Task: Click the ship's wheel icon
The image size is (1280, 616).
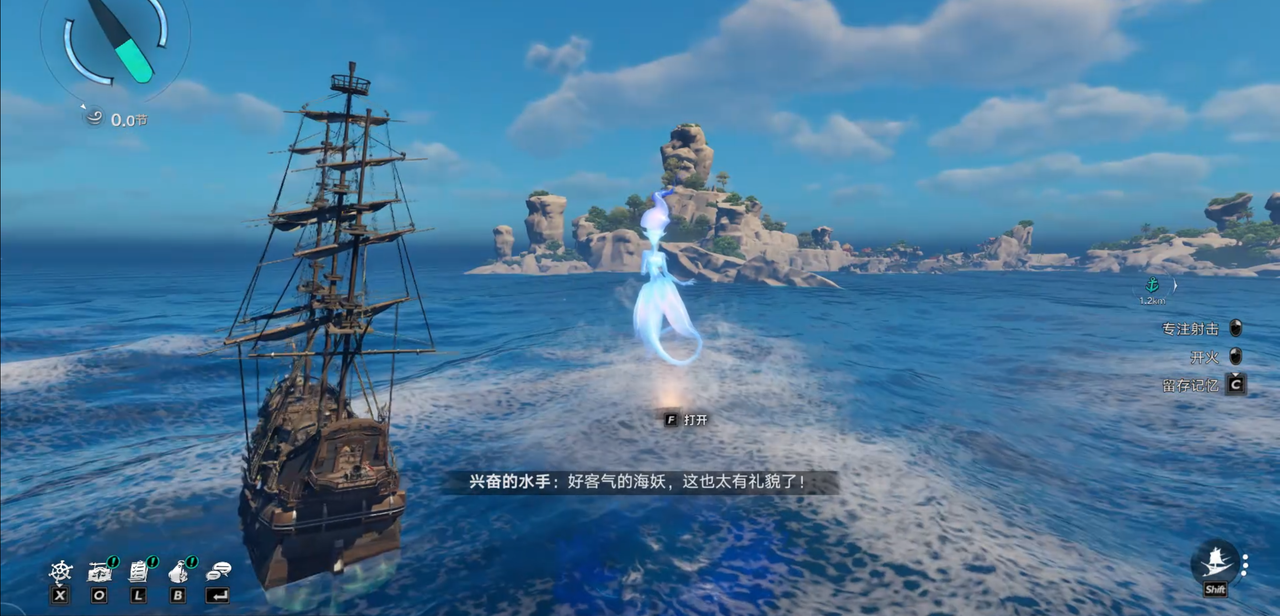Action: tap(61, 572)
